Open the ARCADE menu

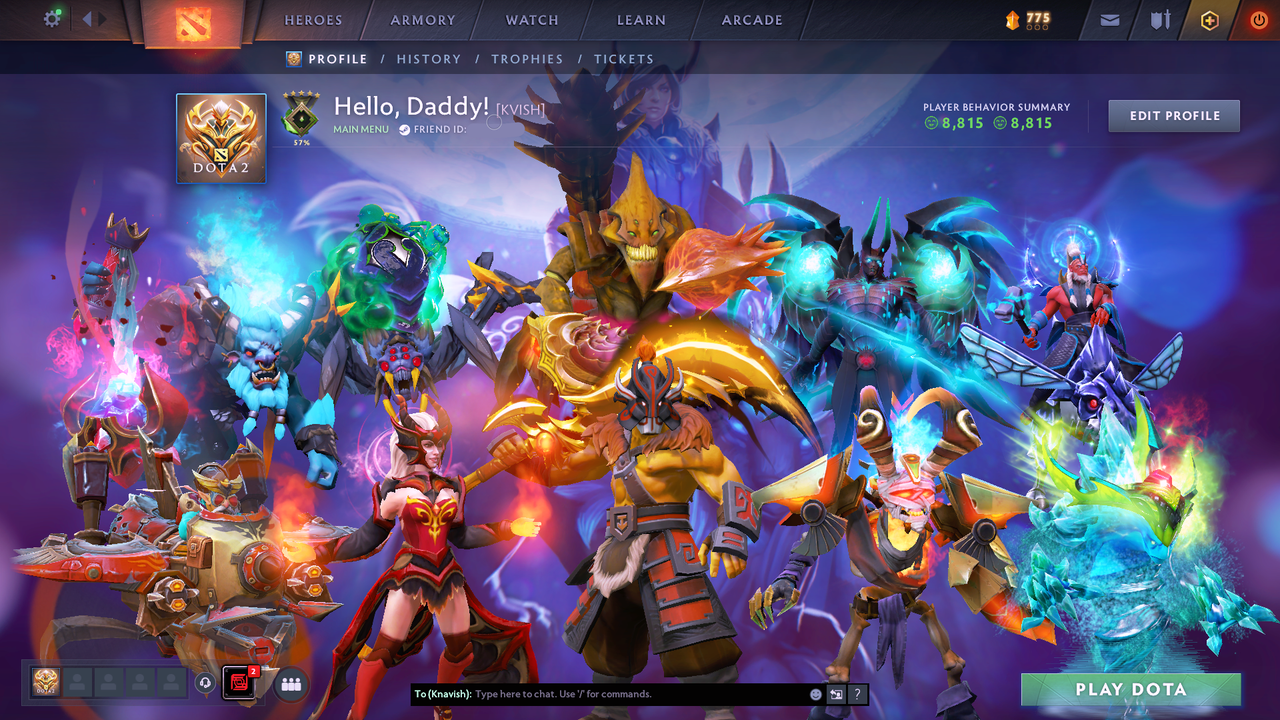coord(751,19)
